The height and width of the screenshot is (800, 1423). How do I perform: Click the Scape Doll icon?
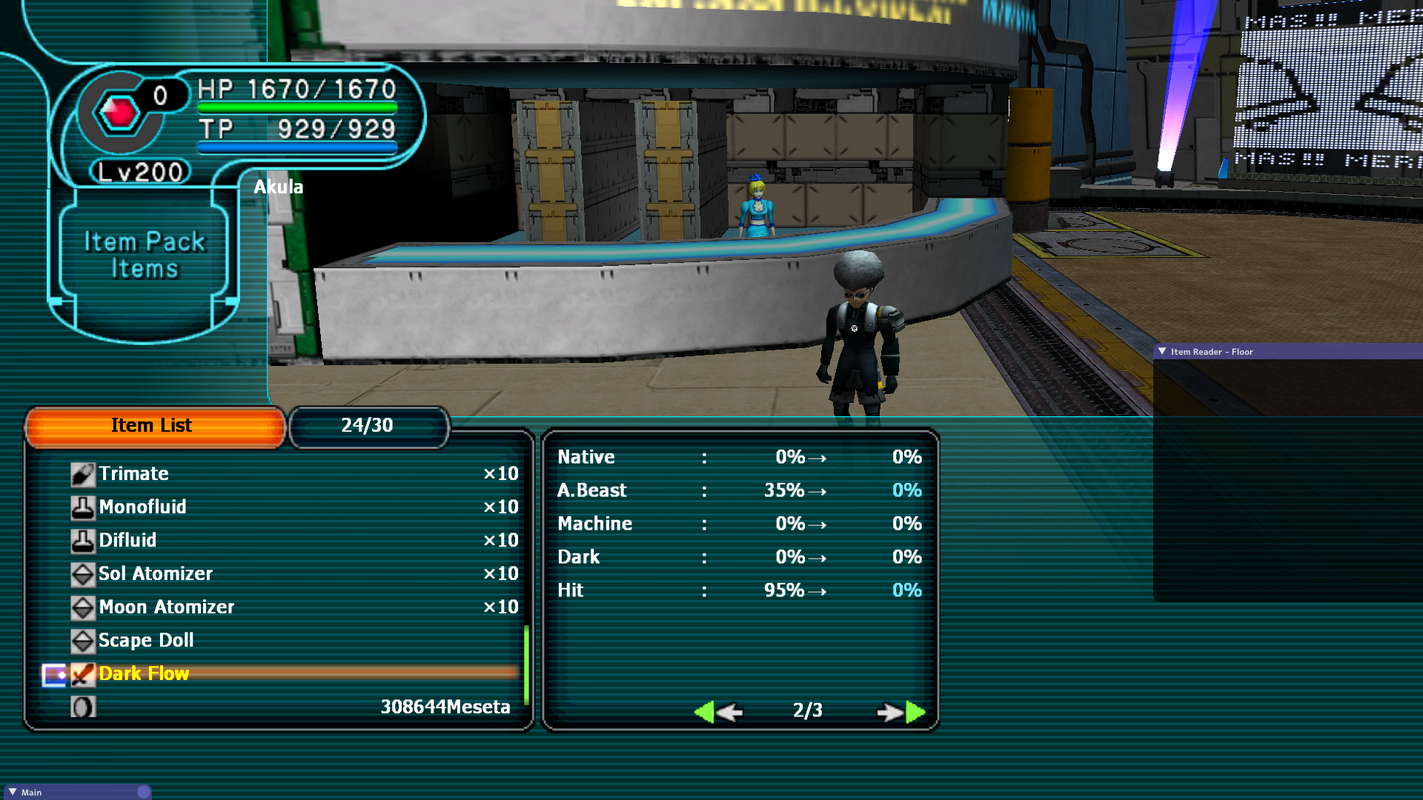83,640
